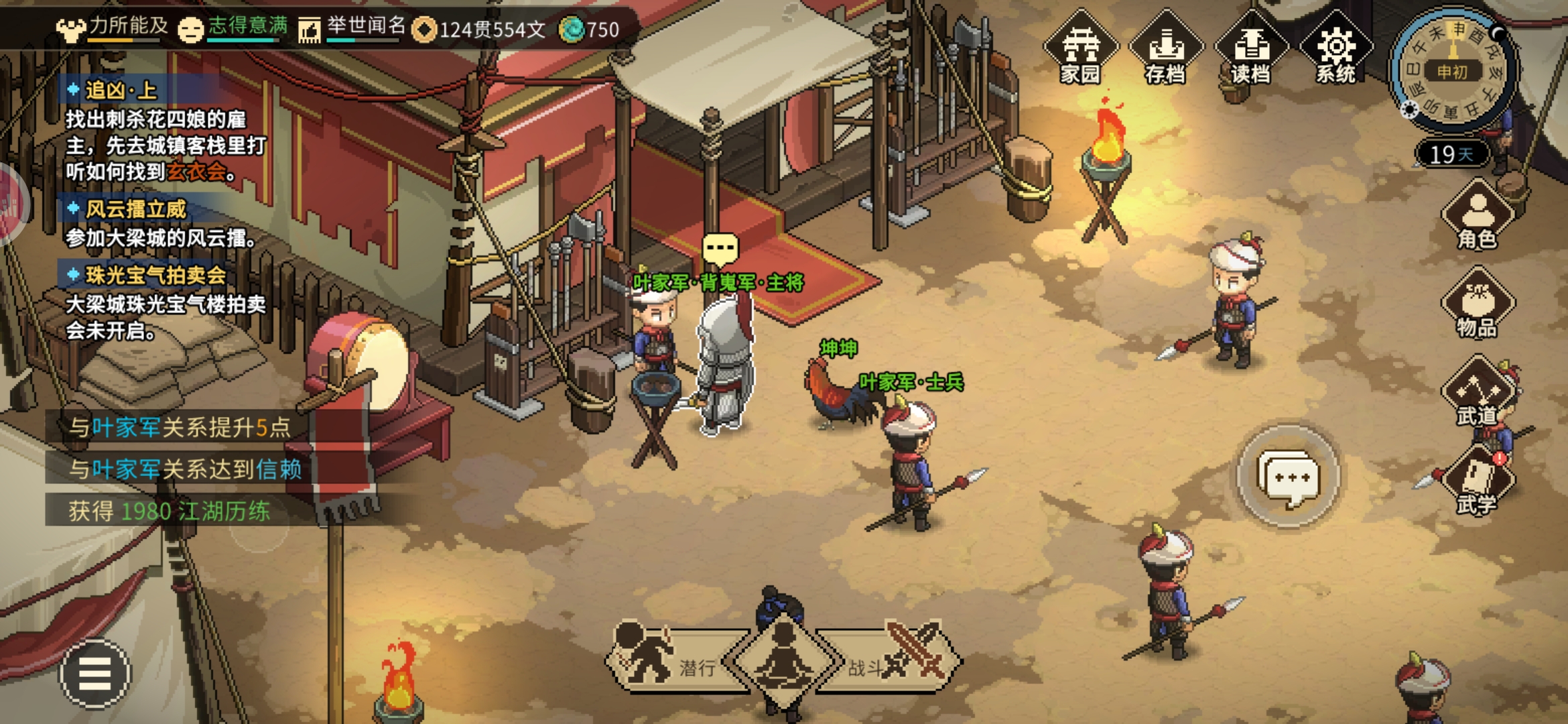This screenshot has height=724, width=1568.
Task: Select the 追凶·上 quest entry
Action: 121,90
